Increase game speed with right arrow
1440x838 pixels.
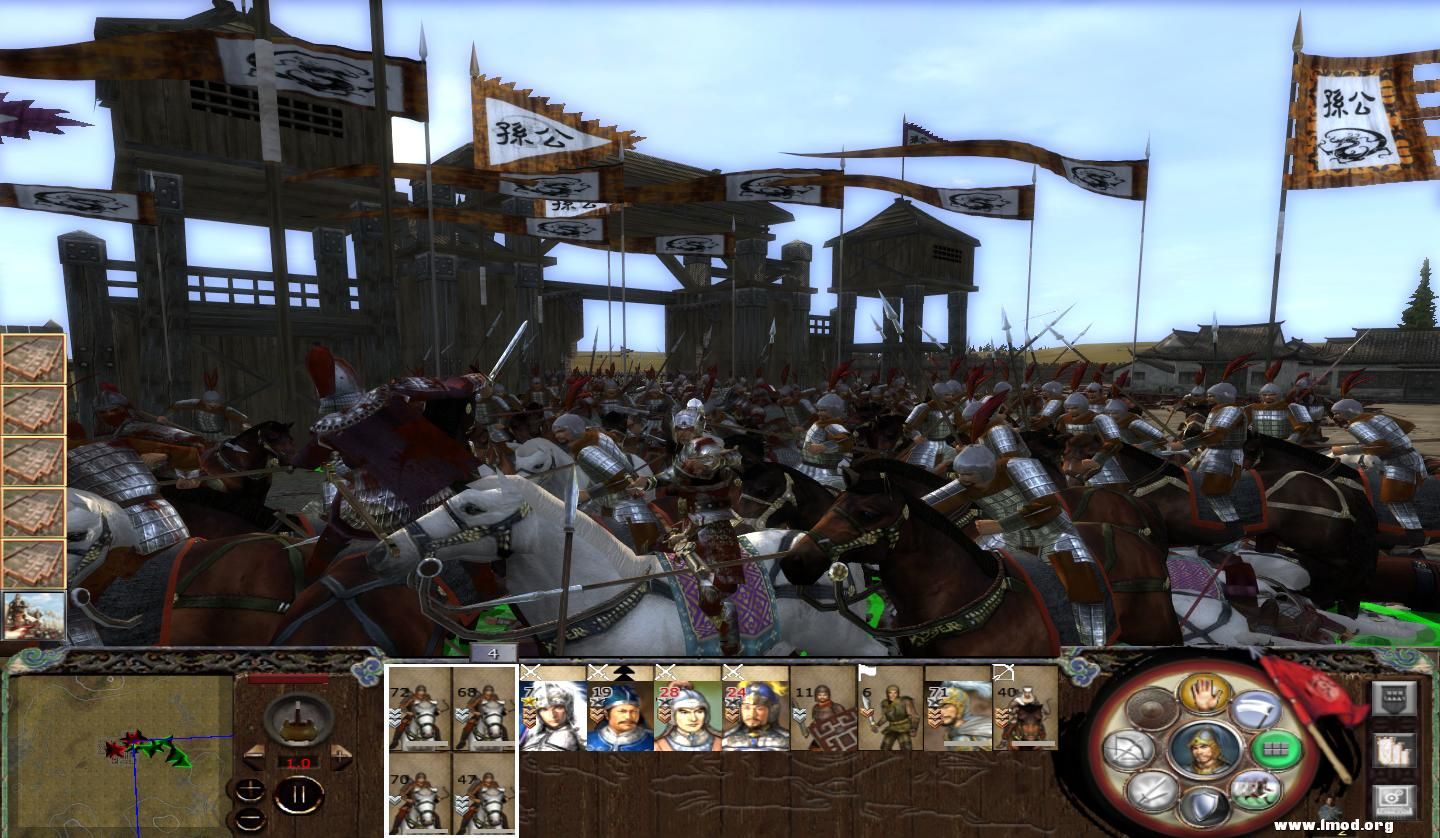coord(341,753)
